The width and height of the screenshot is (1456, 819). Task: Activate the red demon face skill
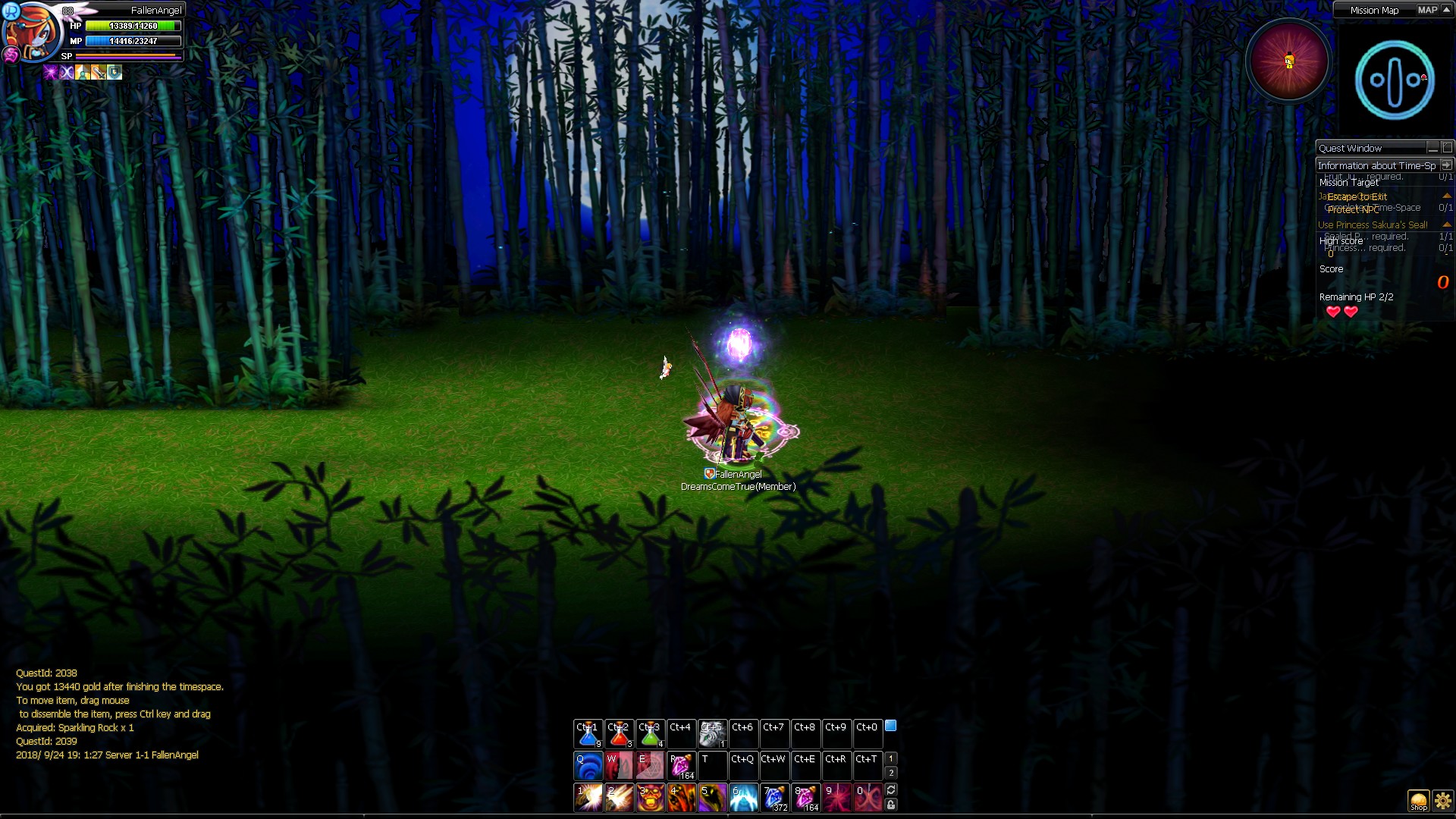[x=651, y=798]
